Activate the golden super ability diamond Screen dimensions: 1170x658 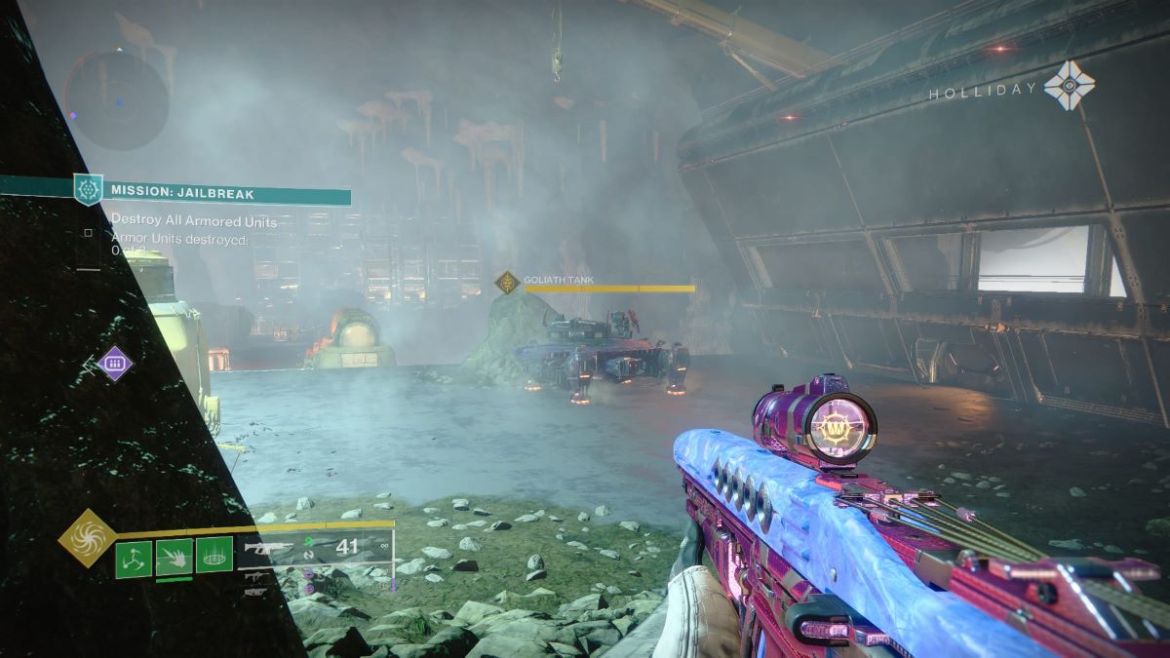tap(87, 538)
